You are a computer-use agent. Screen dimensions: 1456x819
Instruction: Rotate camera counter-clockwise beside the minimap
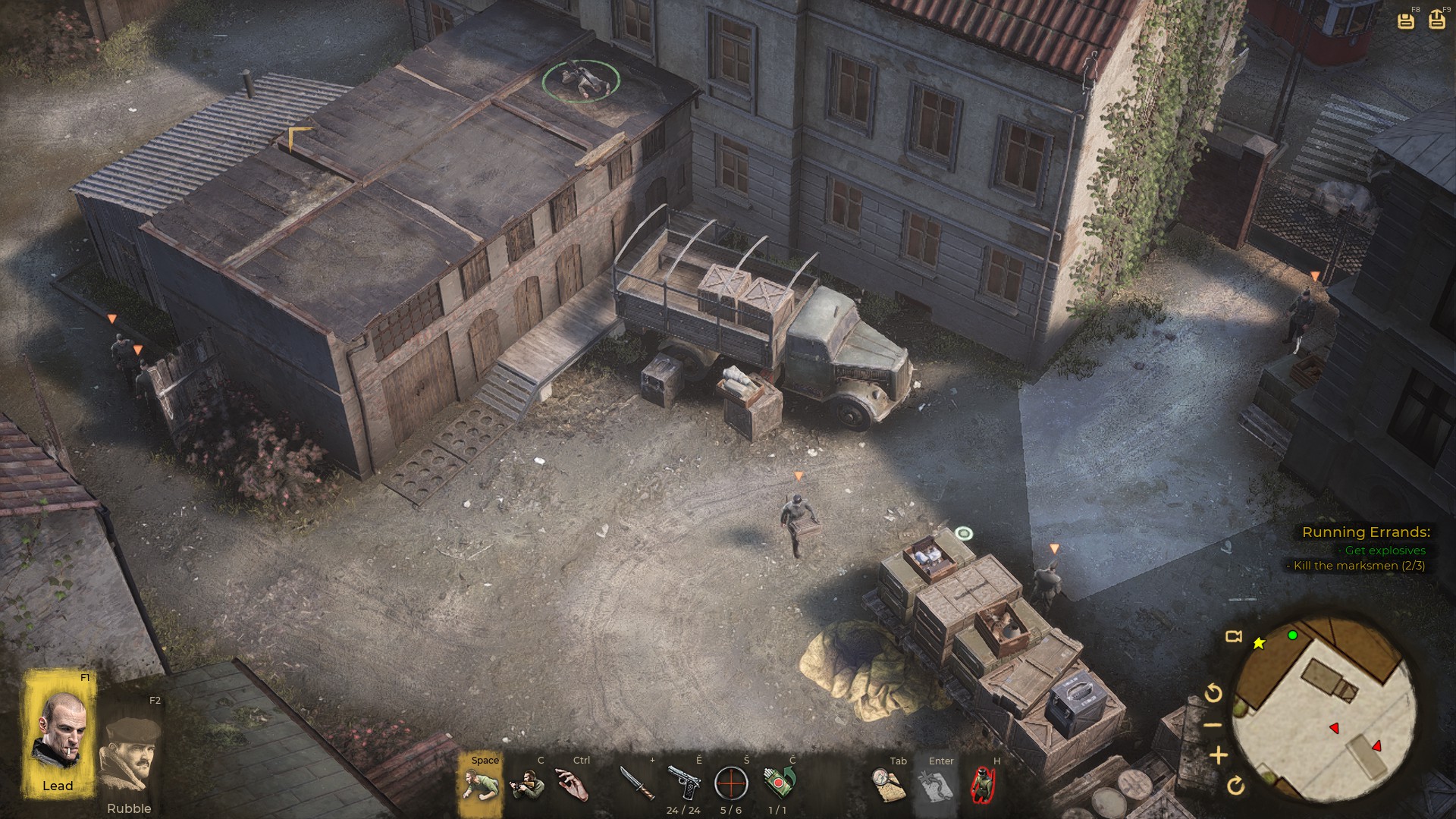click(1213, 692)
